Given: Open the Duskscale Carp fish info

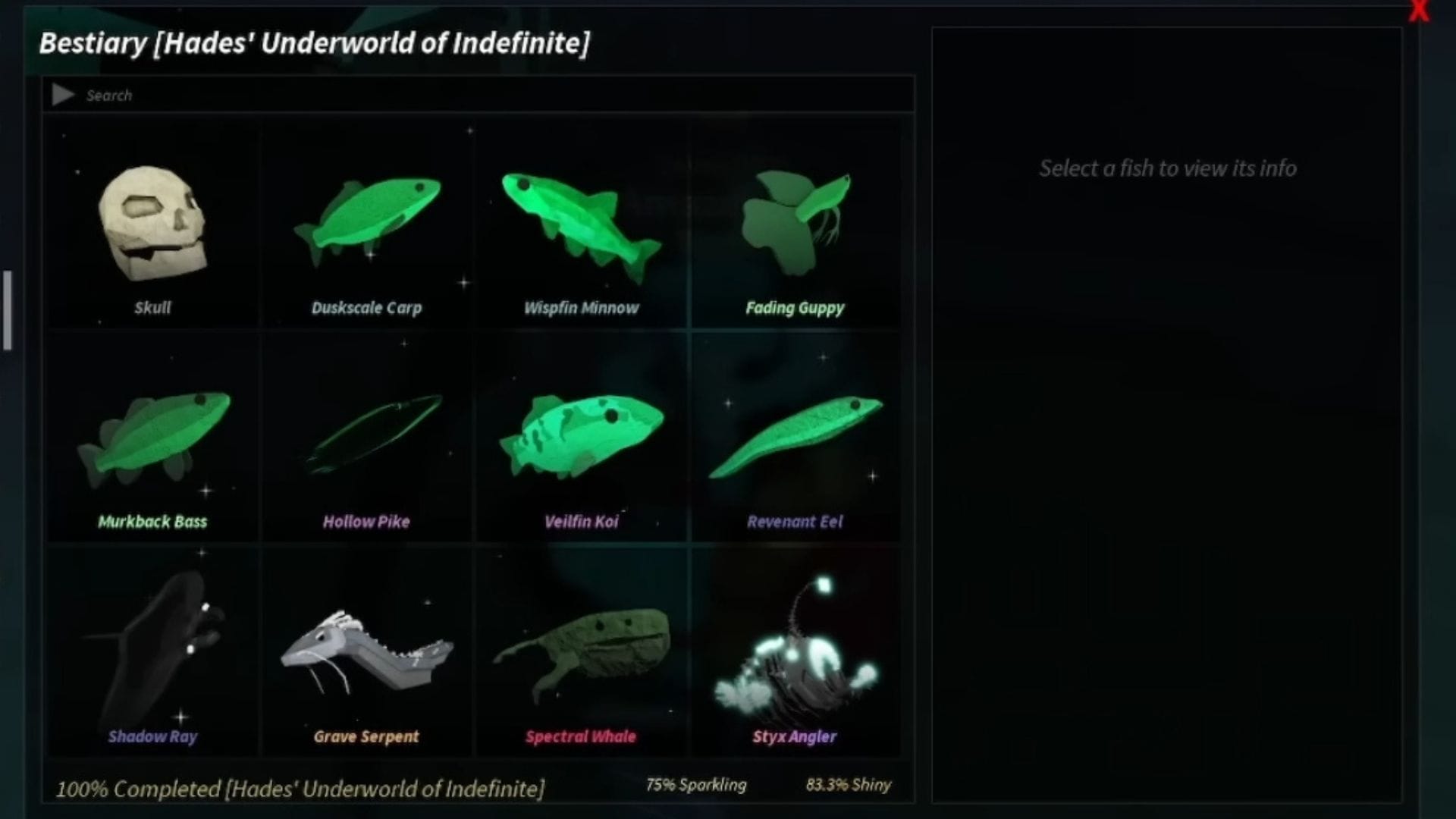Looking at the screenshot, I should click(366, 224).
